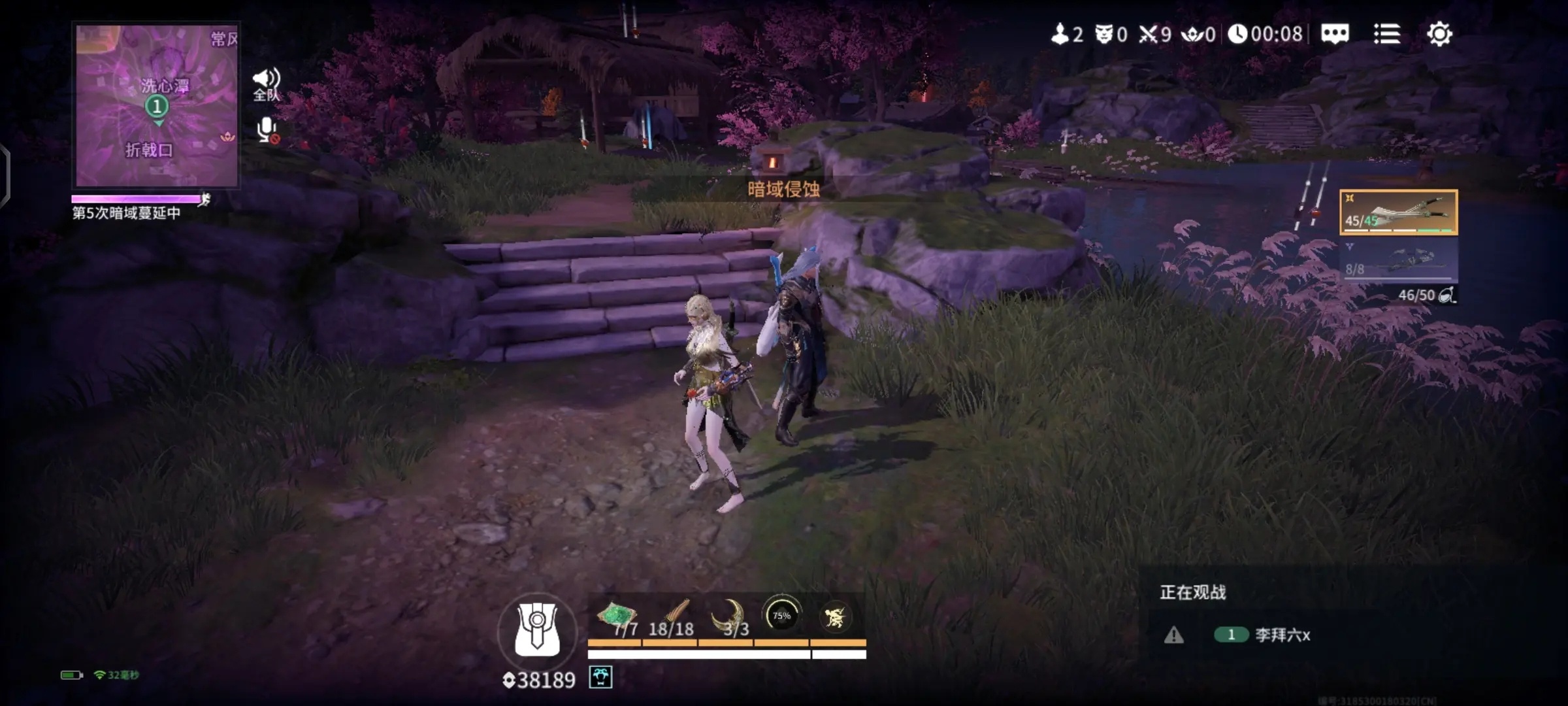Activate the 75% cooldown skill icon
The height and width of the screenshot is (706, 1568).
tap(781, 615)
